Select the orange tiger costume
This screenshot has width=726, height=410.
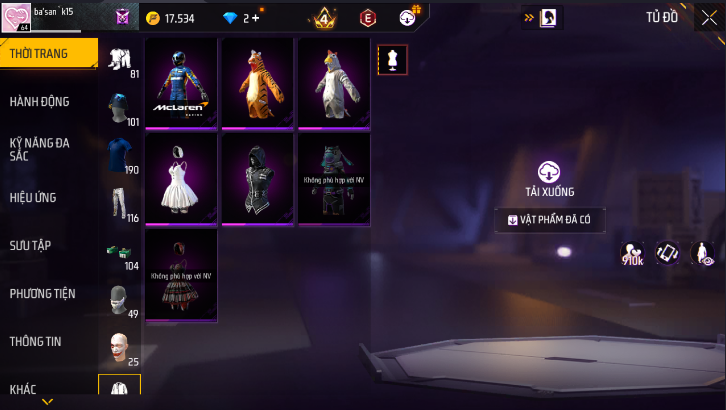click(x=257, y=84)
